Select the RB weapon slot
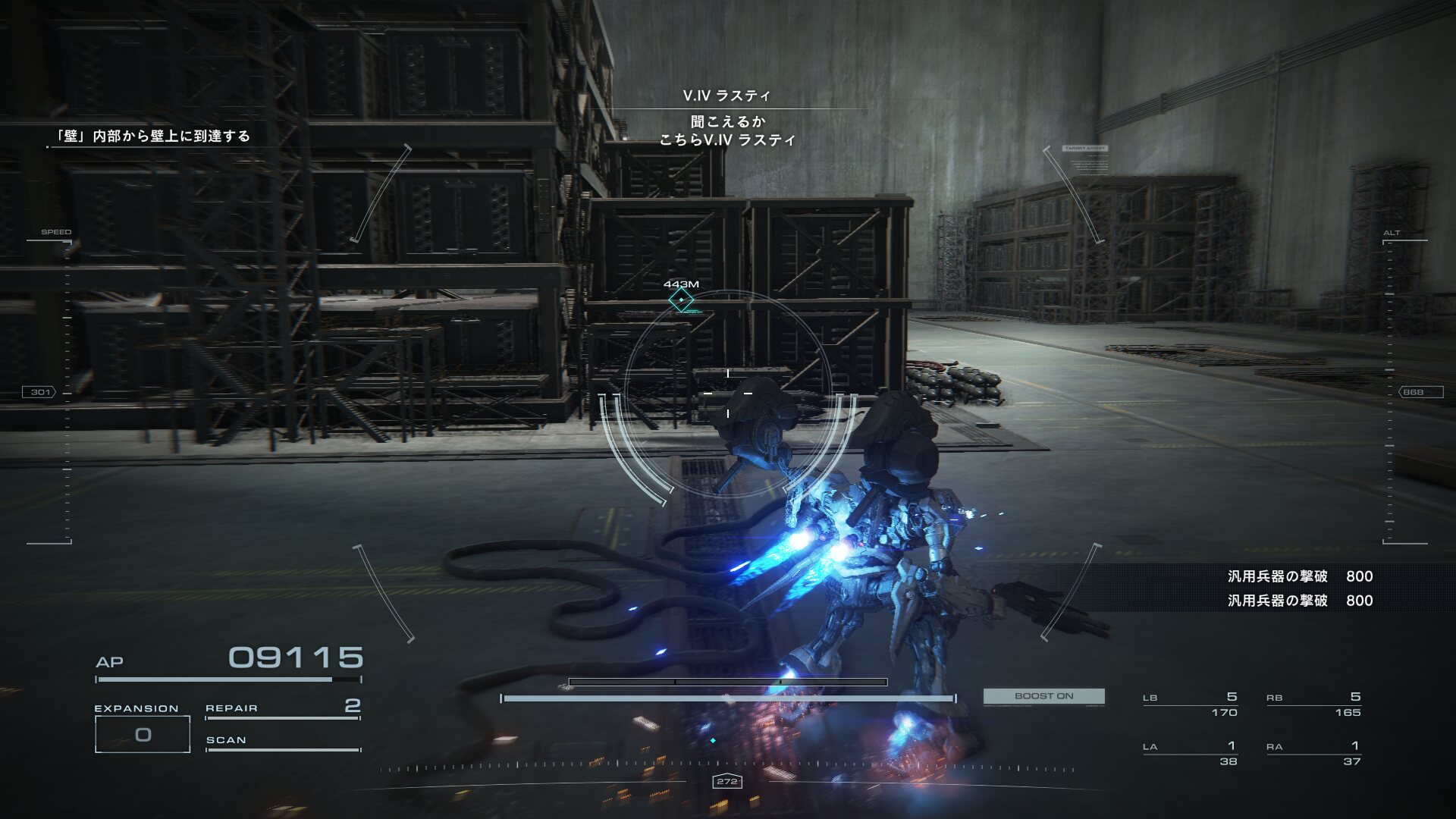The height and width of the screenshot is (819, 1456). [x=1313, y=704]
